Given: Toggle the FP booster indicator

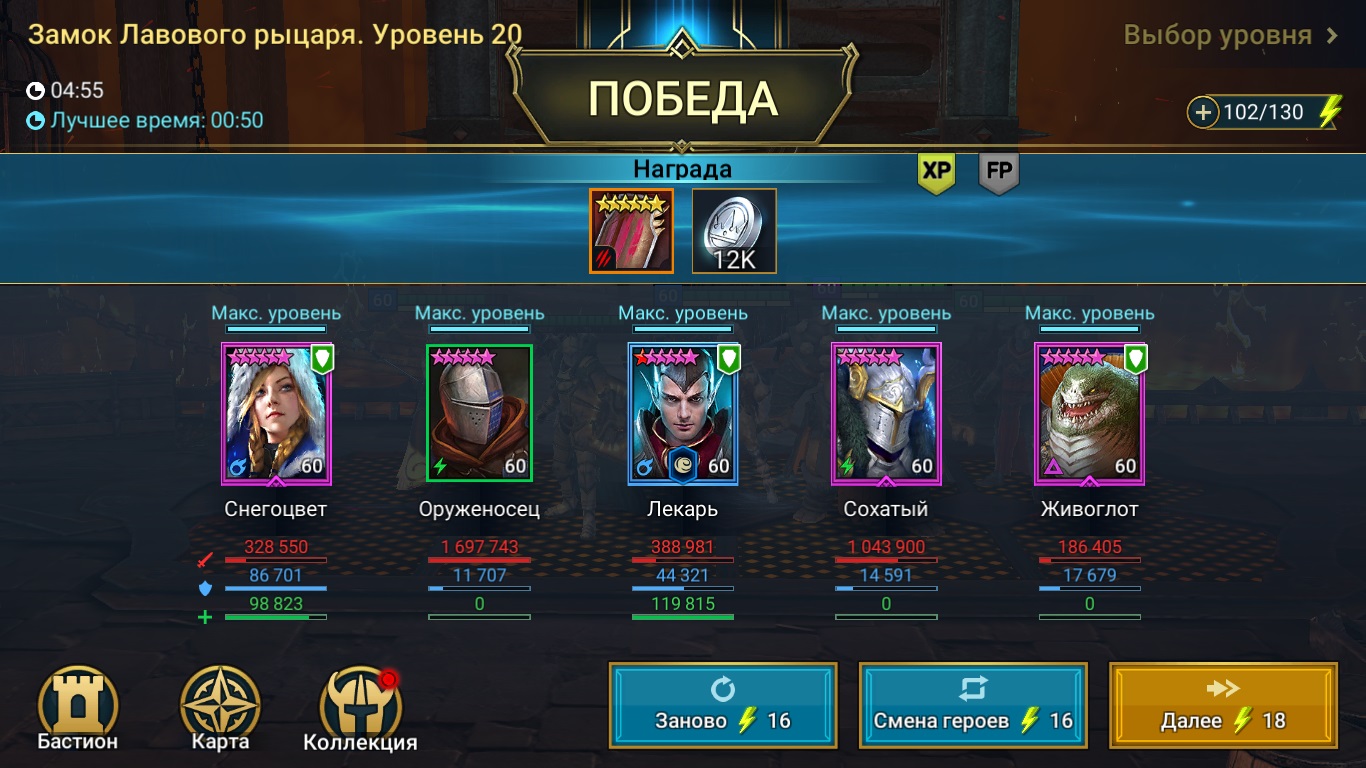Looking at the screenshot, I should 998,170.
